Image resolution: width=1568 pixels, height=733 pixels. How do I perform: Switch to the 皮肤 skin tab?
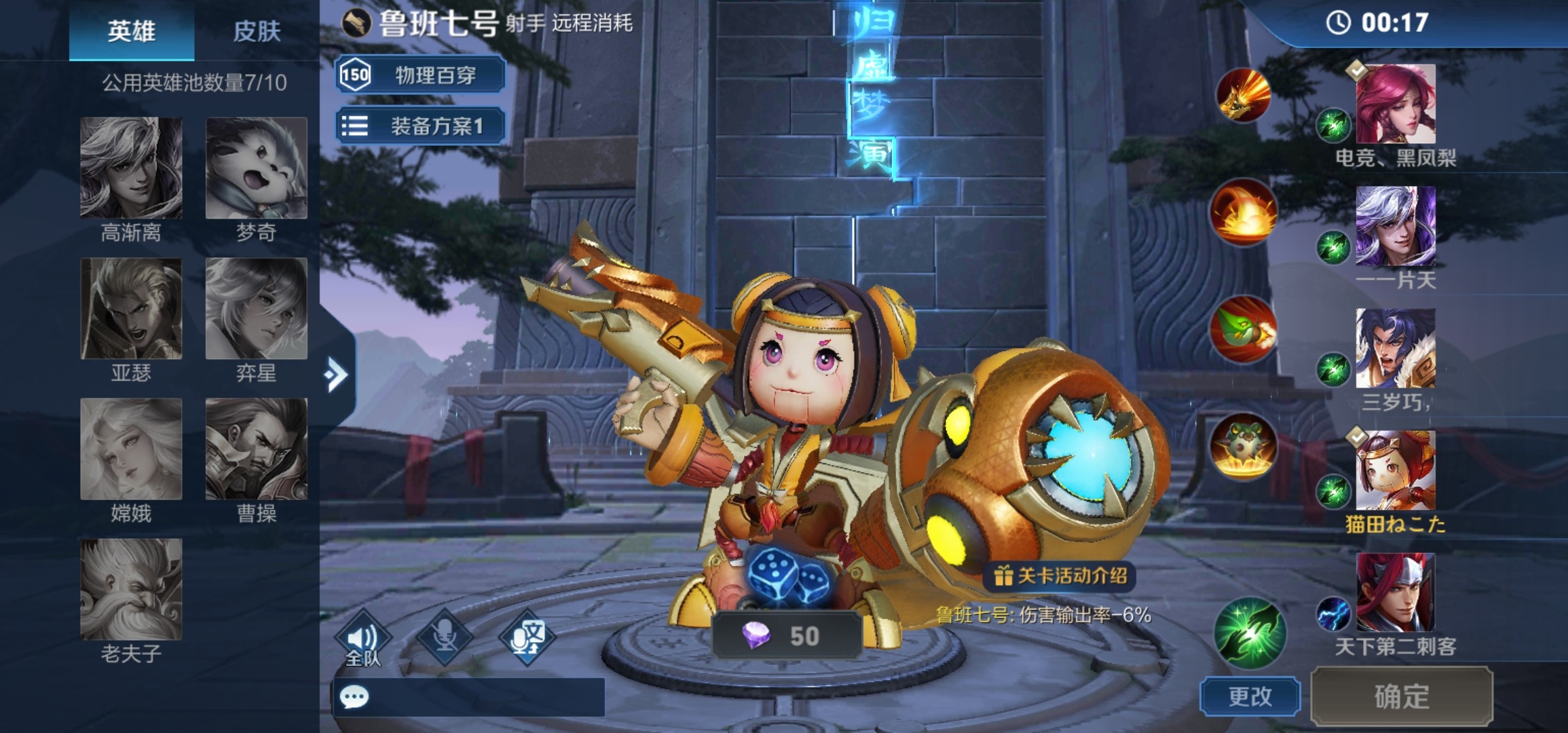257,31
